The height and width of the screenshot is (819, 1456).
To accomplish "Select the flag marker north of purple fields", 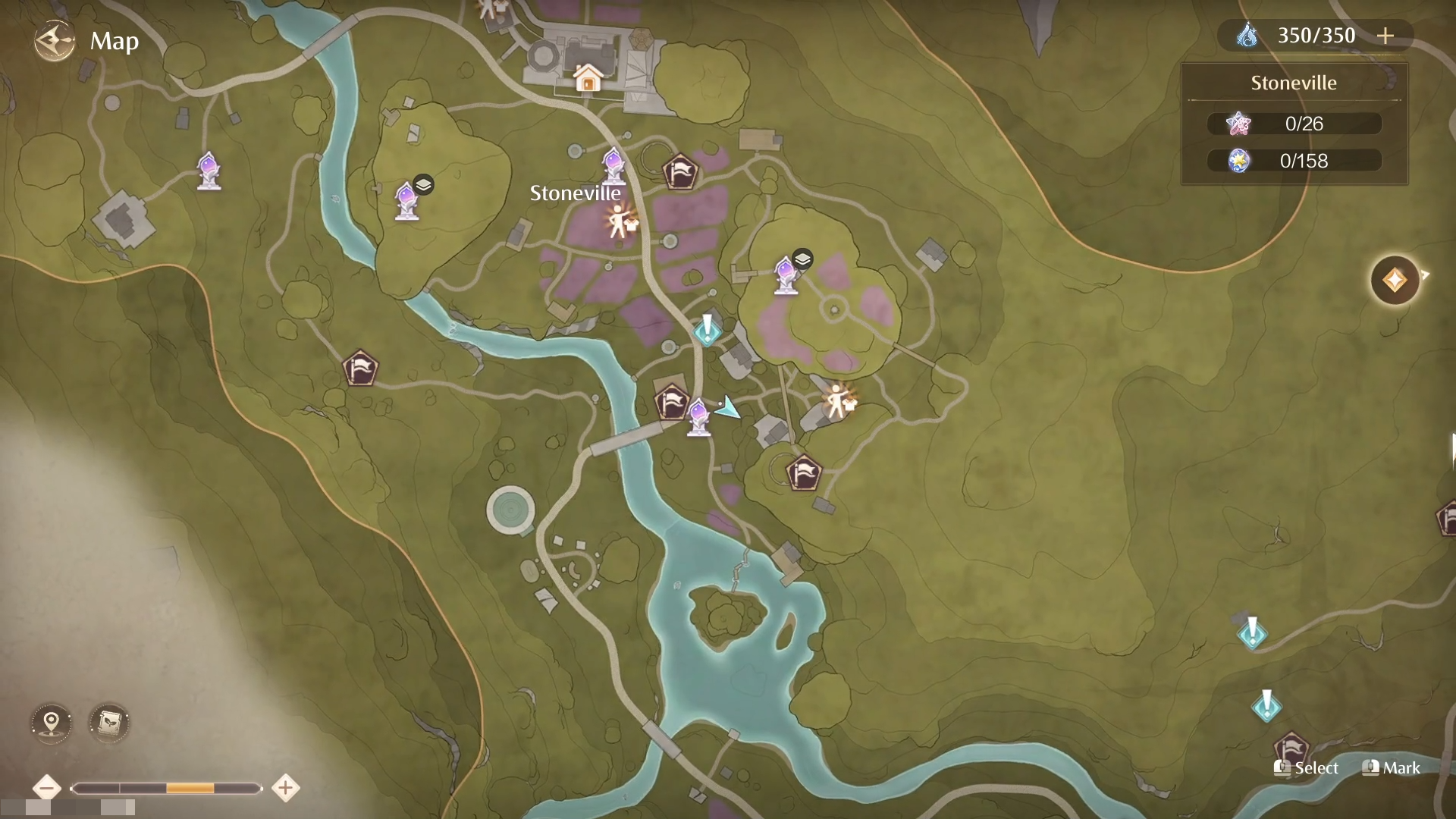I will (679, 171).
